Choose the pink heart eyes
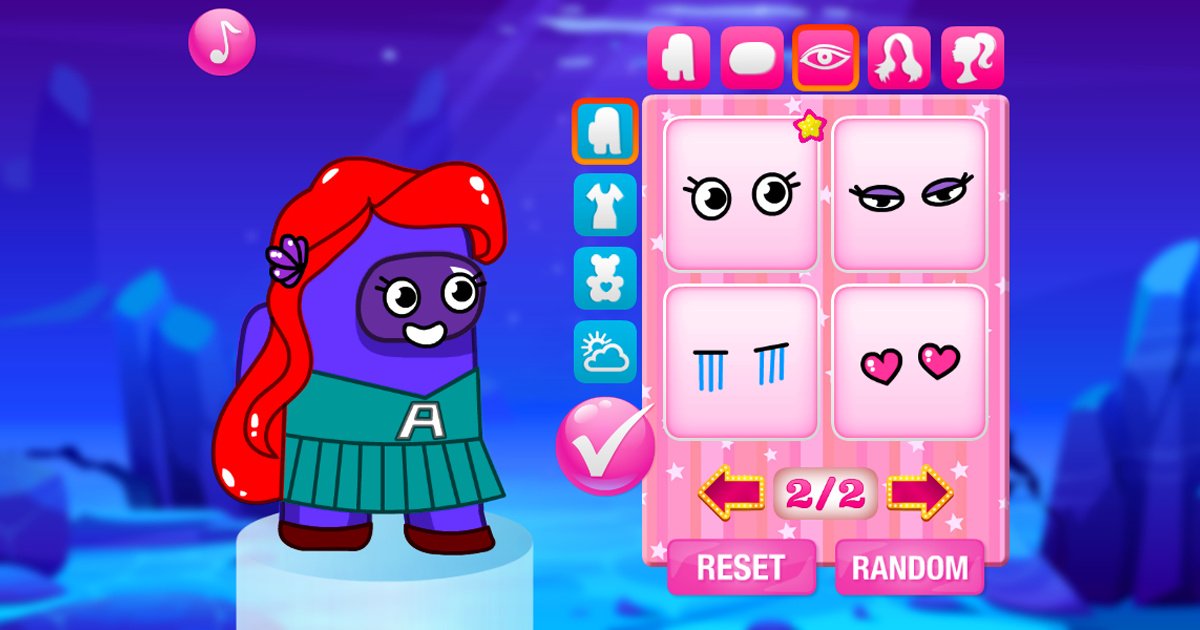The height and width of the screenshot is (630, 1200). (x=910, y=363)
